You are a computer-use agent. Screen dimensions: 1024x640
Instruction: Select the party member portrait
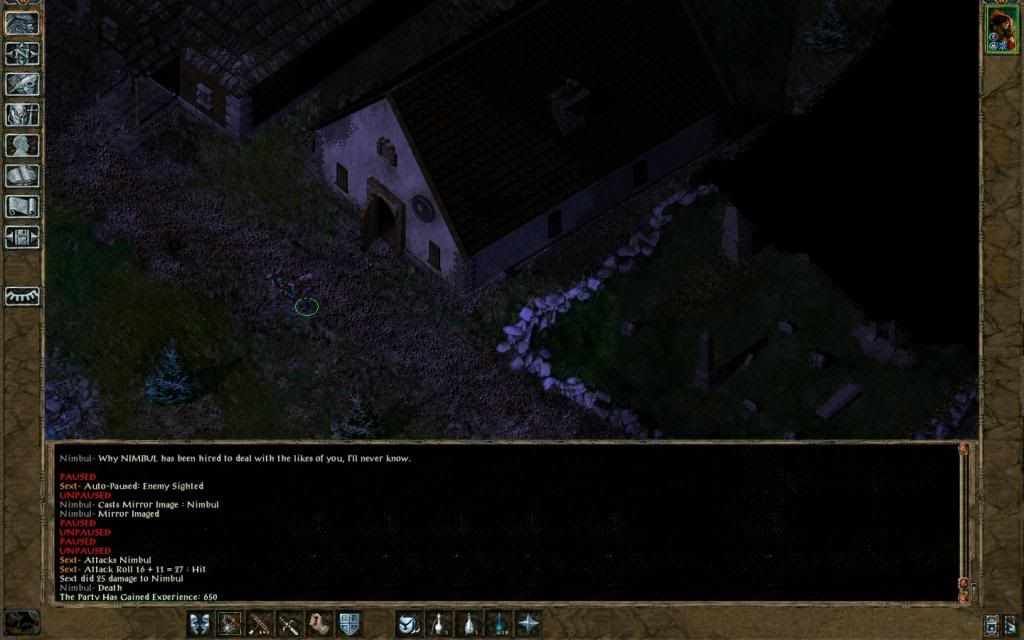pos(1001,28)
